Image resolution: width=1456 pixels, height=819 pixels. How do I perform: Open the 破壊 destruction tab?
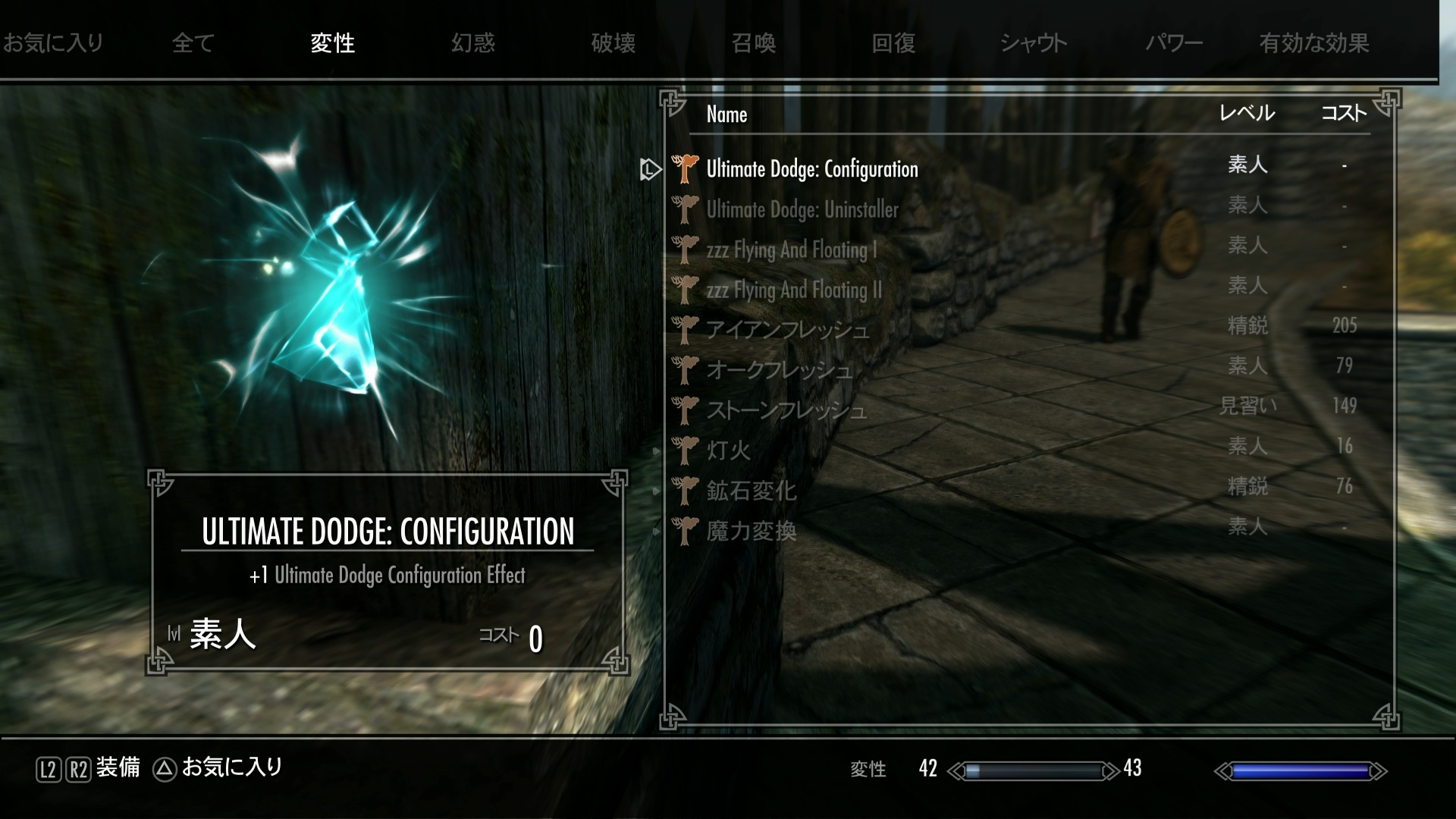click(x=613, y=43)
